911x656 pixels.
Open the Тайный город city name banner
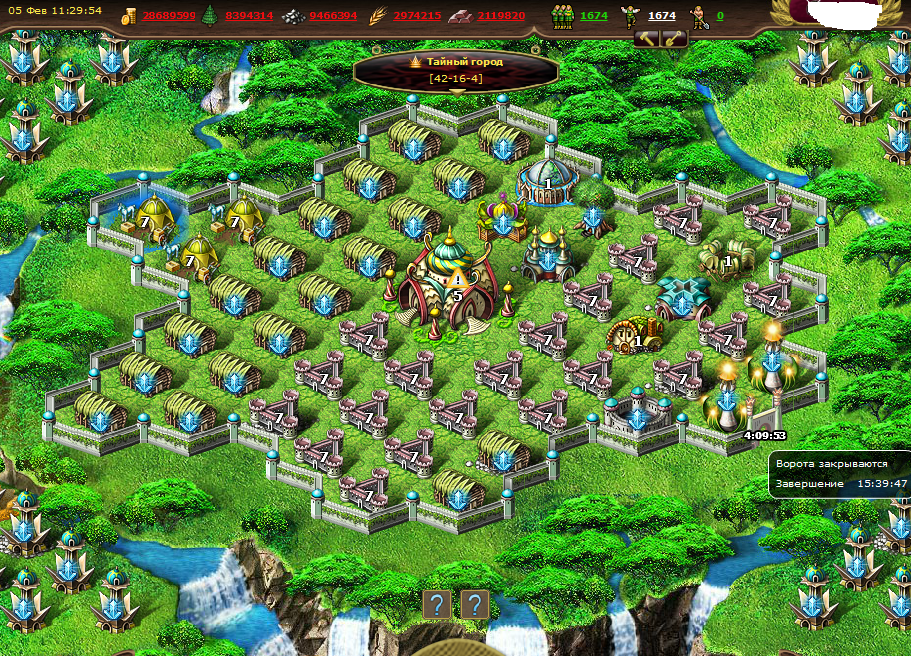click(456, 68)
